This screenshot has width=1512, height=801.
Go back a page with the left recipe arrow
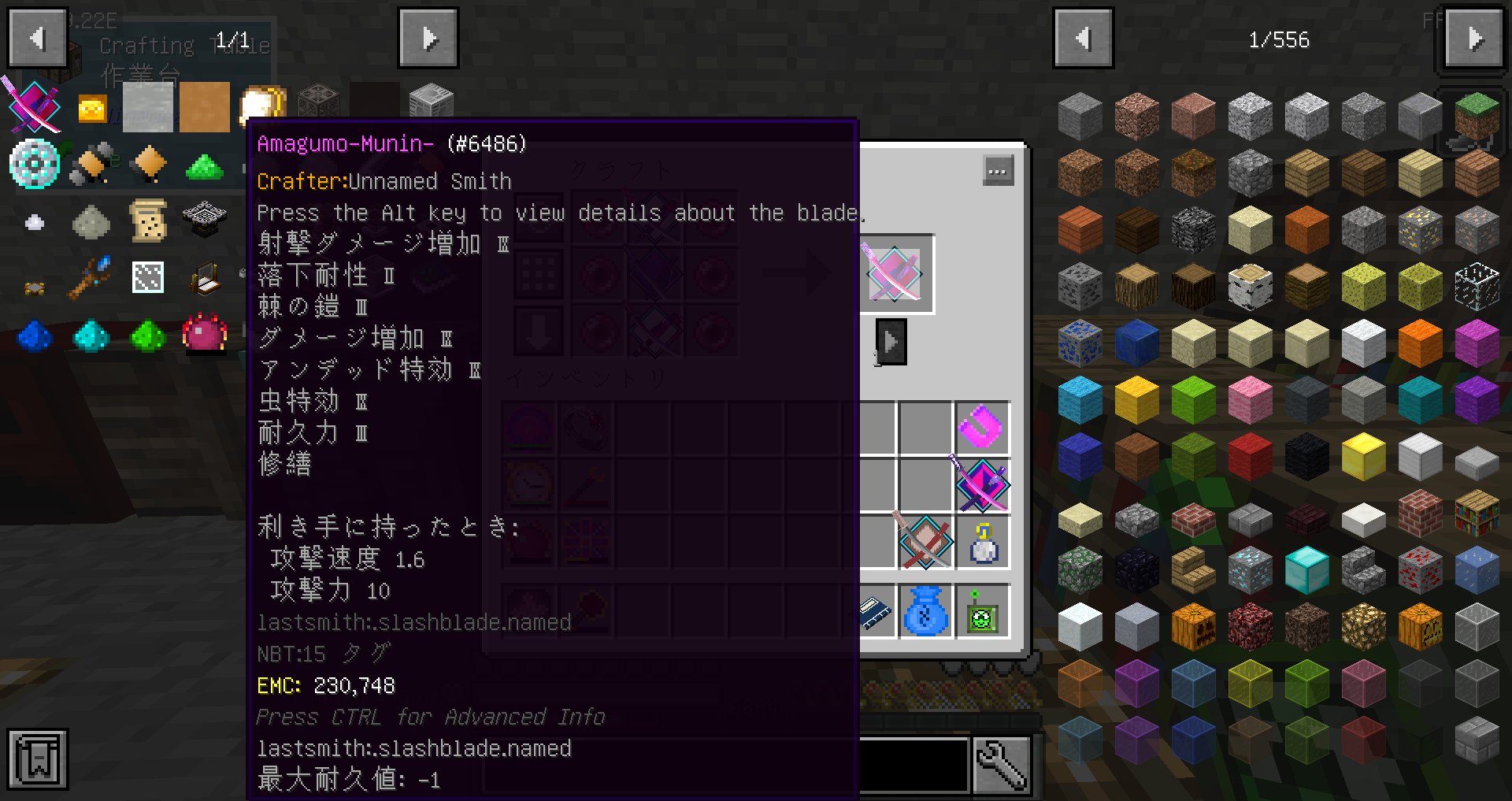coord(37,37)
